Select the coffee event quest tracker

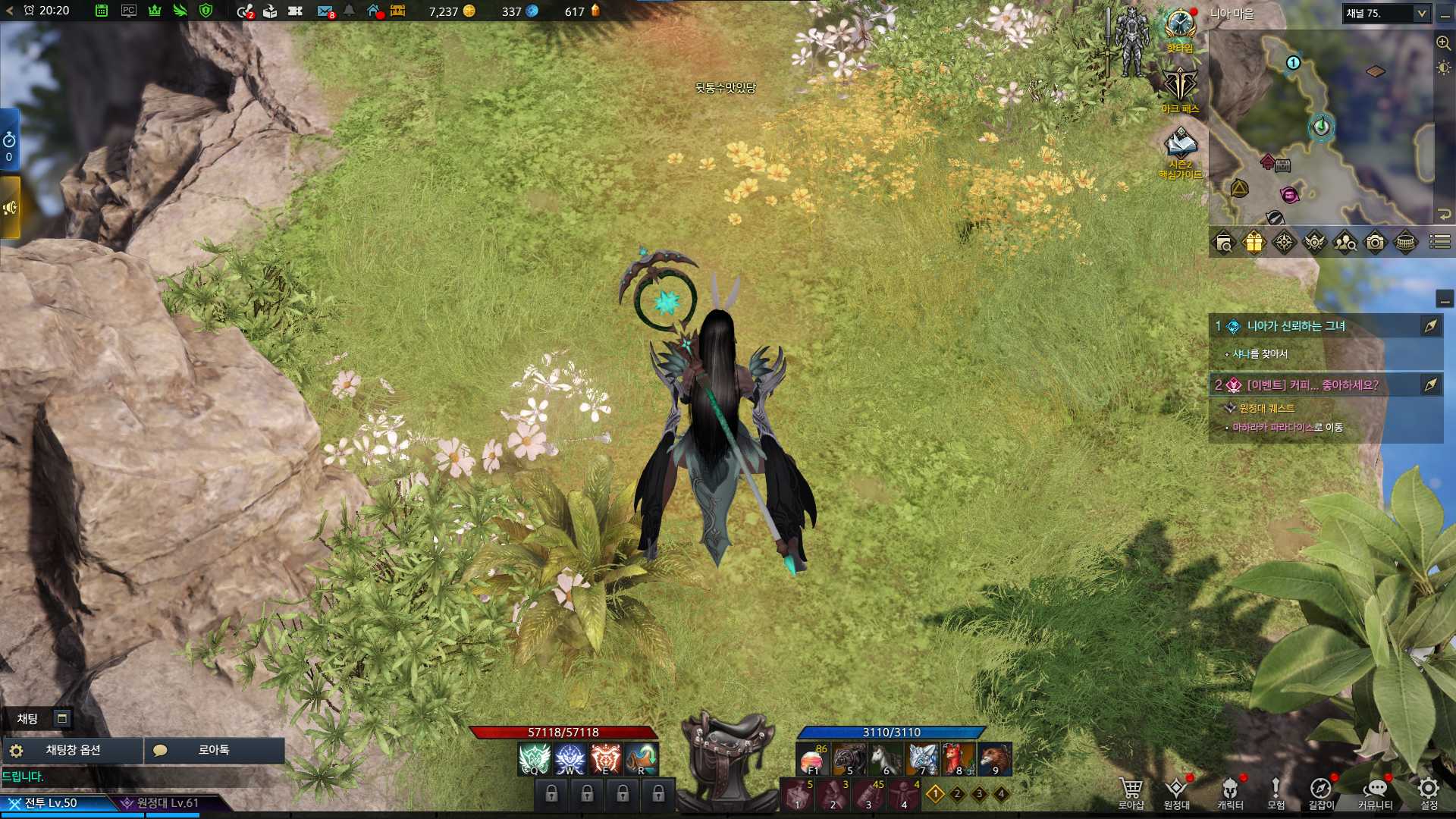pos(1313,385)
